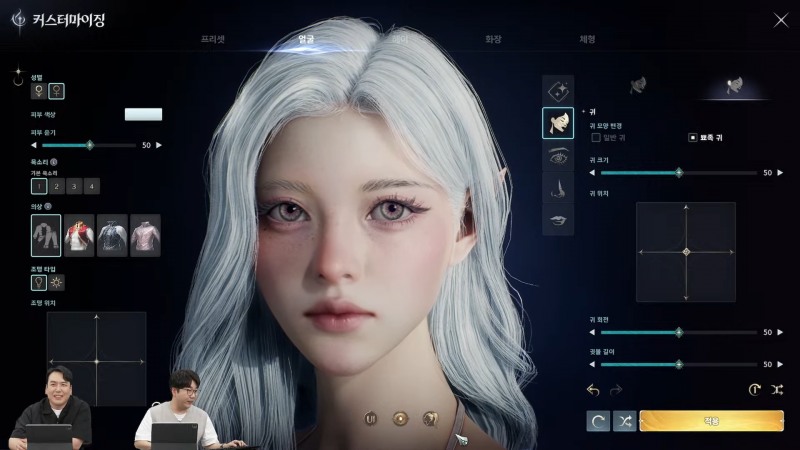Tick the 일반 귀 normal ear checkbox
This screenshot has width=800, height=450.
596,137
